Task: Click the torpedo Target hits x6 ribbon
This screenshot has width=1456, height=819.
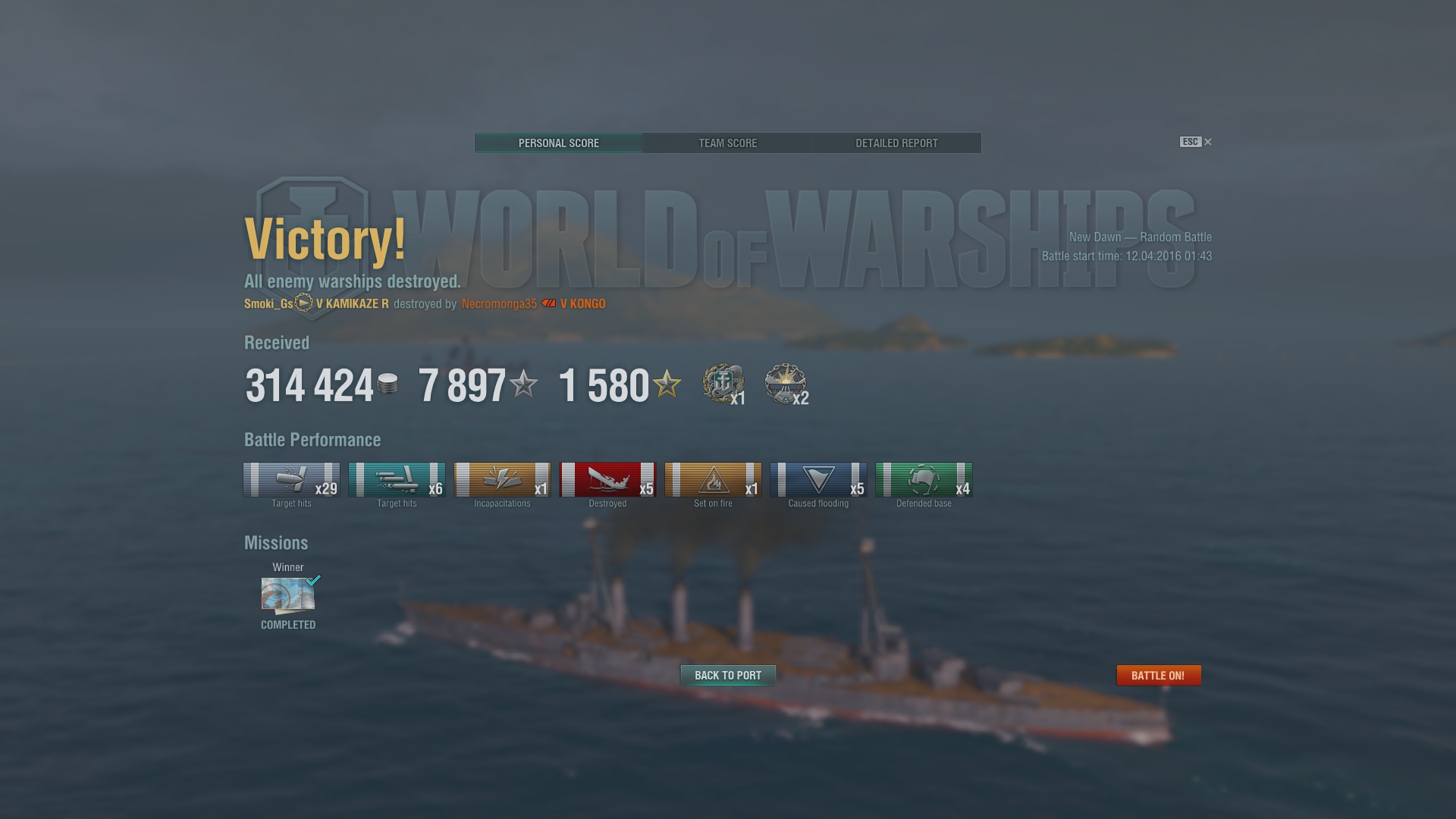Action: (397, 480)
